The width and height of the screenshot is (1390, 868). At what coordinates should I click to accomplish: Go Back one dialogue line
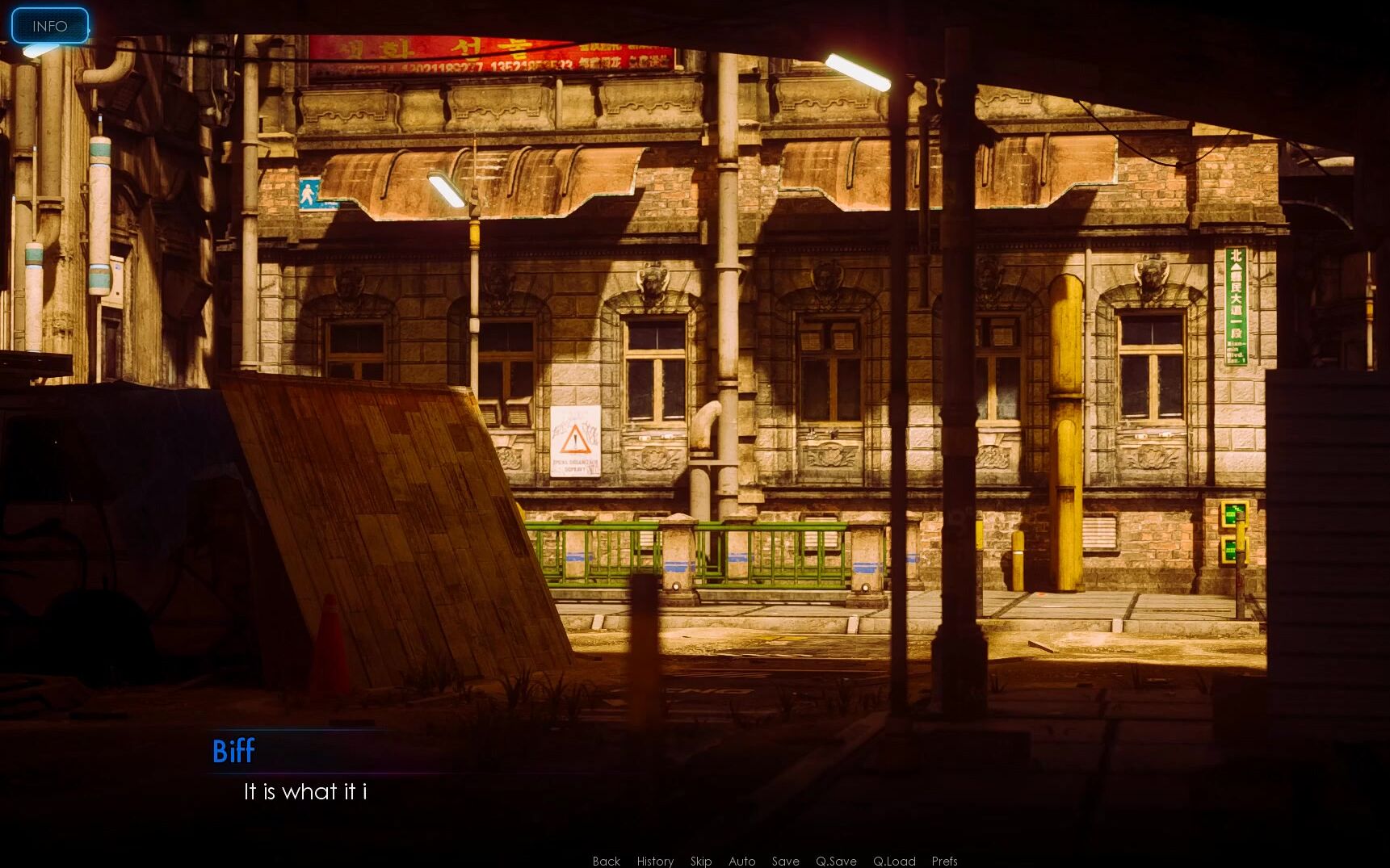607,861
